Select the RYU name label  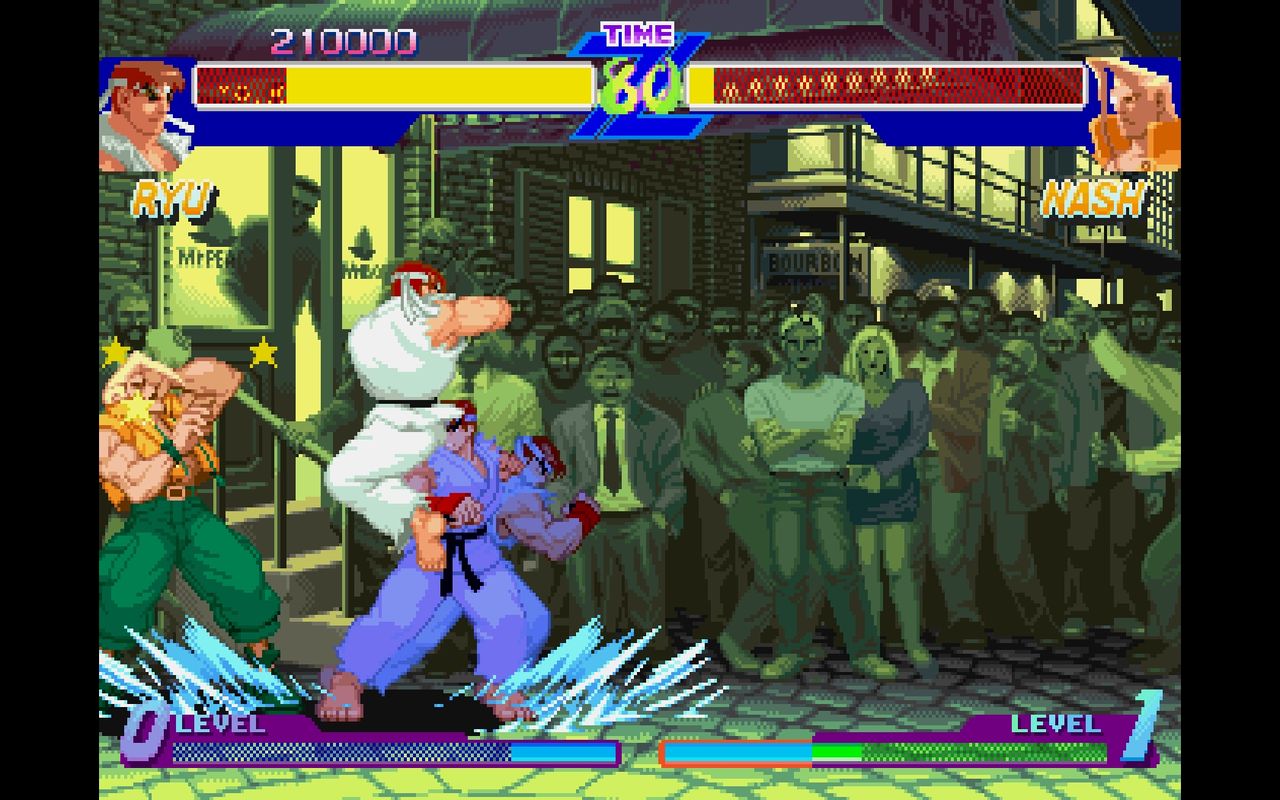[x=172, y=198]
